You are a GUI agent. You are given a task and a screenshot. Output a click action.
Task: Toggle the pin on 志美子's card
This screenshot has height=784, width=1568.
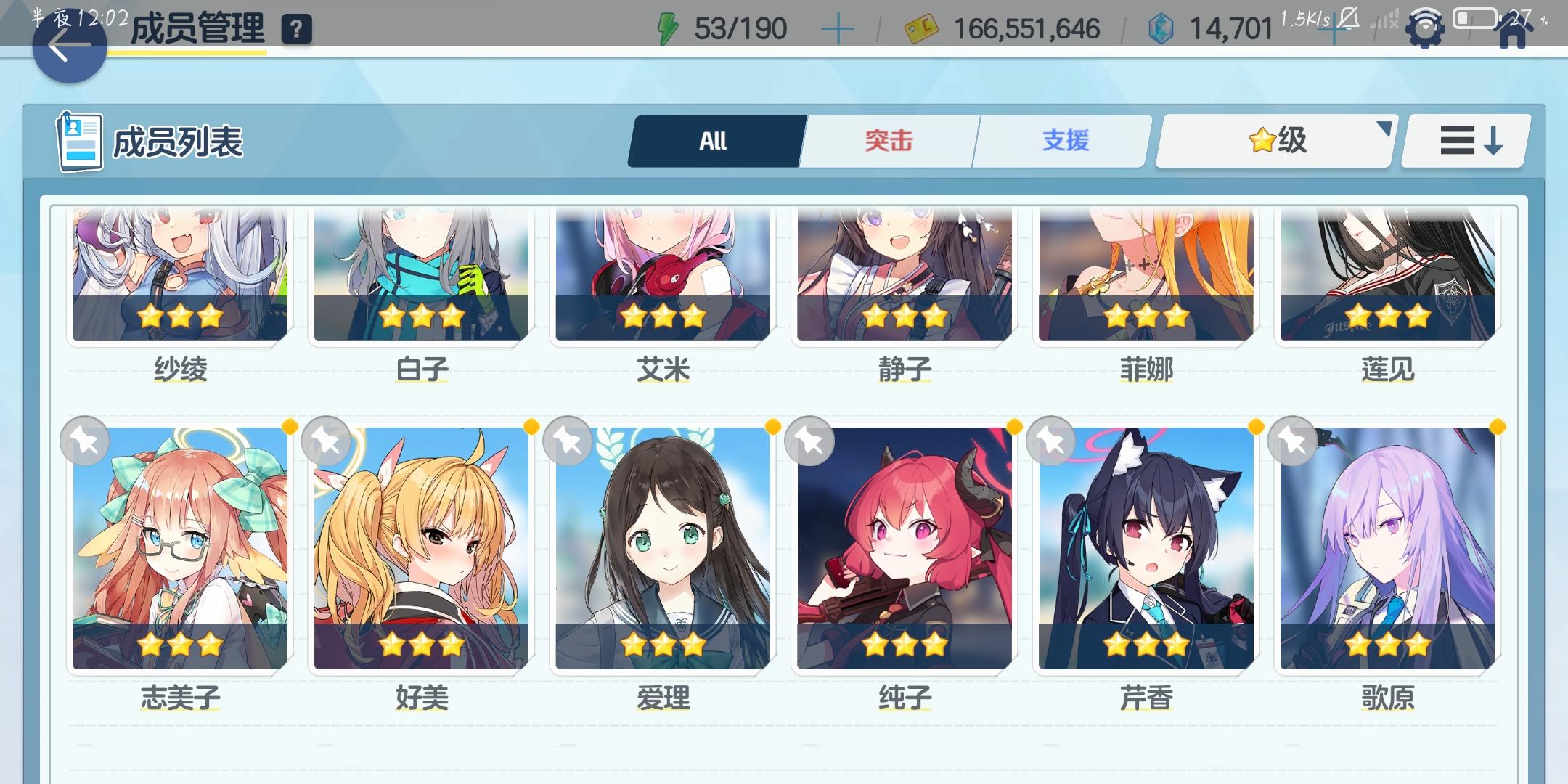(x=85, y=441)
